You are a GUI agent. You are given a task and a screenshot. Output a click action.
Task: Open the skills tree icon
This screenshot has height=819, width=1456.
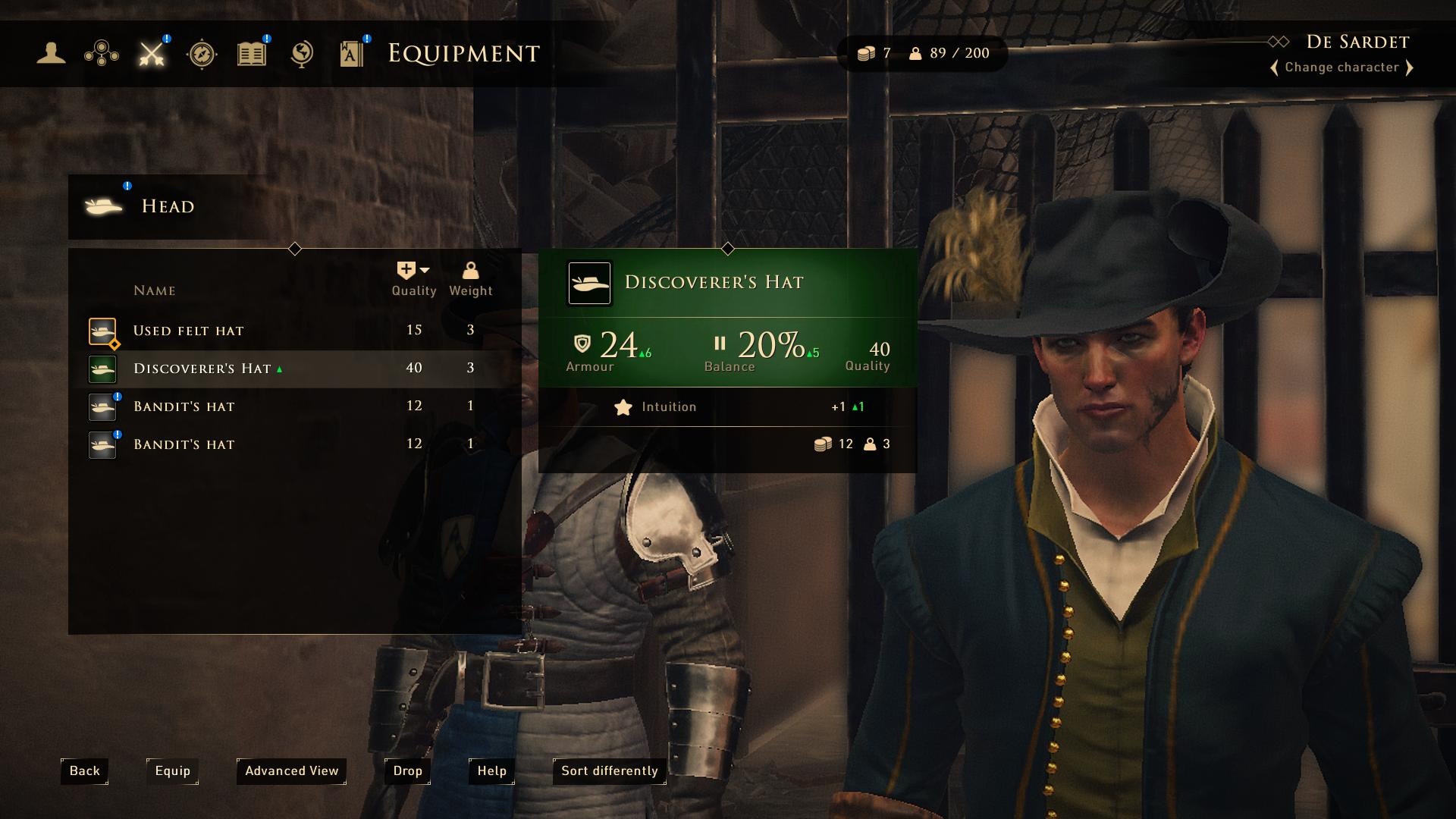pos(101,53)
